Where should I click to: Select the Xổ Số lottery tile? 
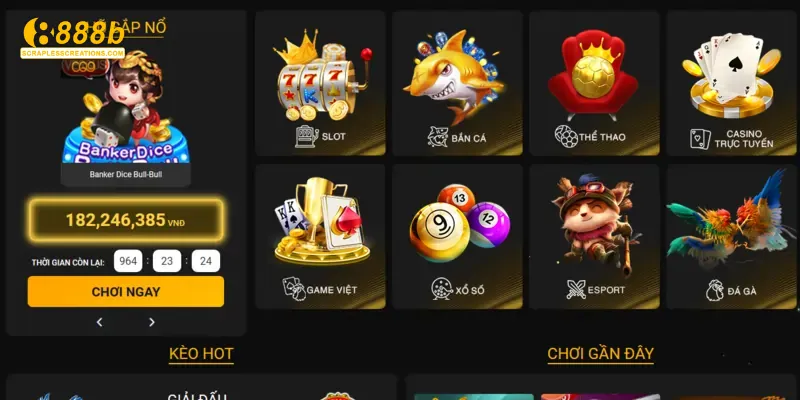457,237
